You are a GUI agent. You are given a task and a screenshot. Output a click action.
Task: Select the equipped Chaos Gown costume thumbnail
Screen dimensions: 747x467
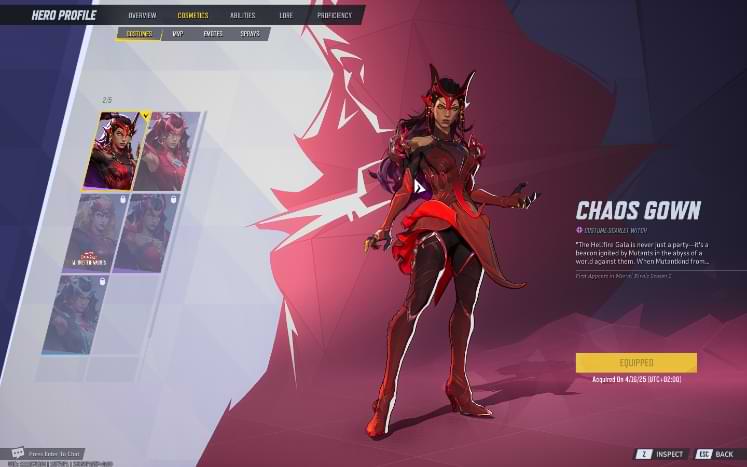click(x=118, y=150)
